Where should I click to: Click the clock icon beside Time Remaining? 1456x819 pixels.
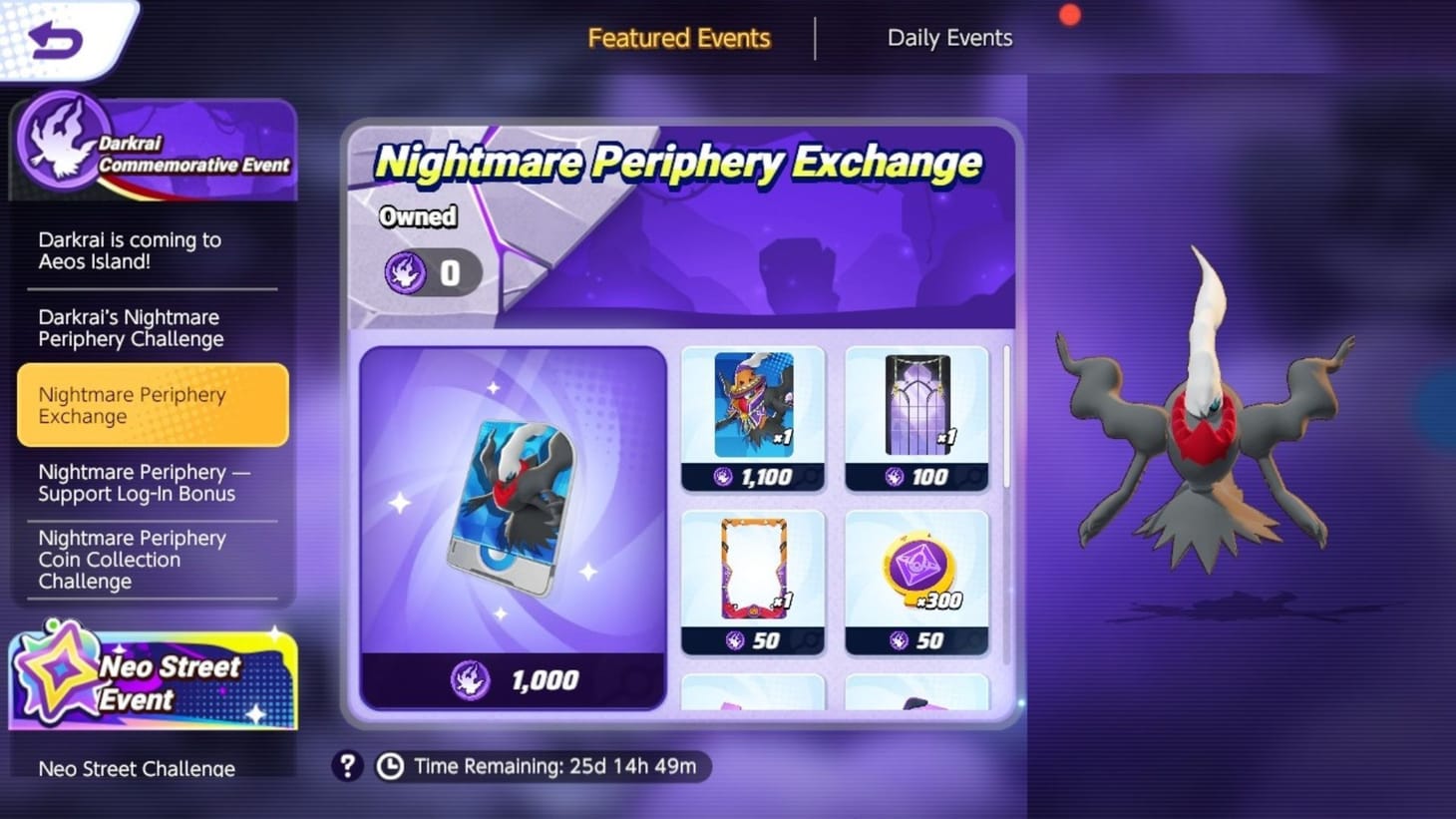389,766
